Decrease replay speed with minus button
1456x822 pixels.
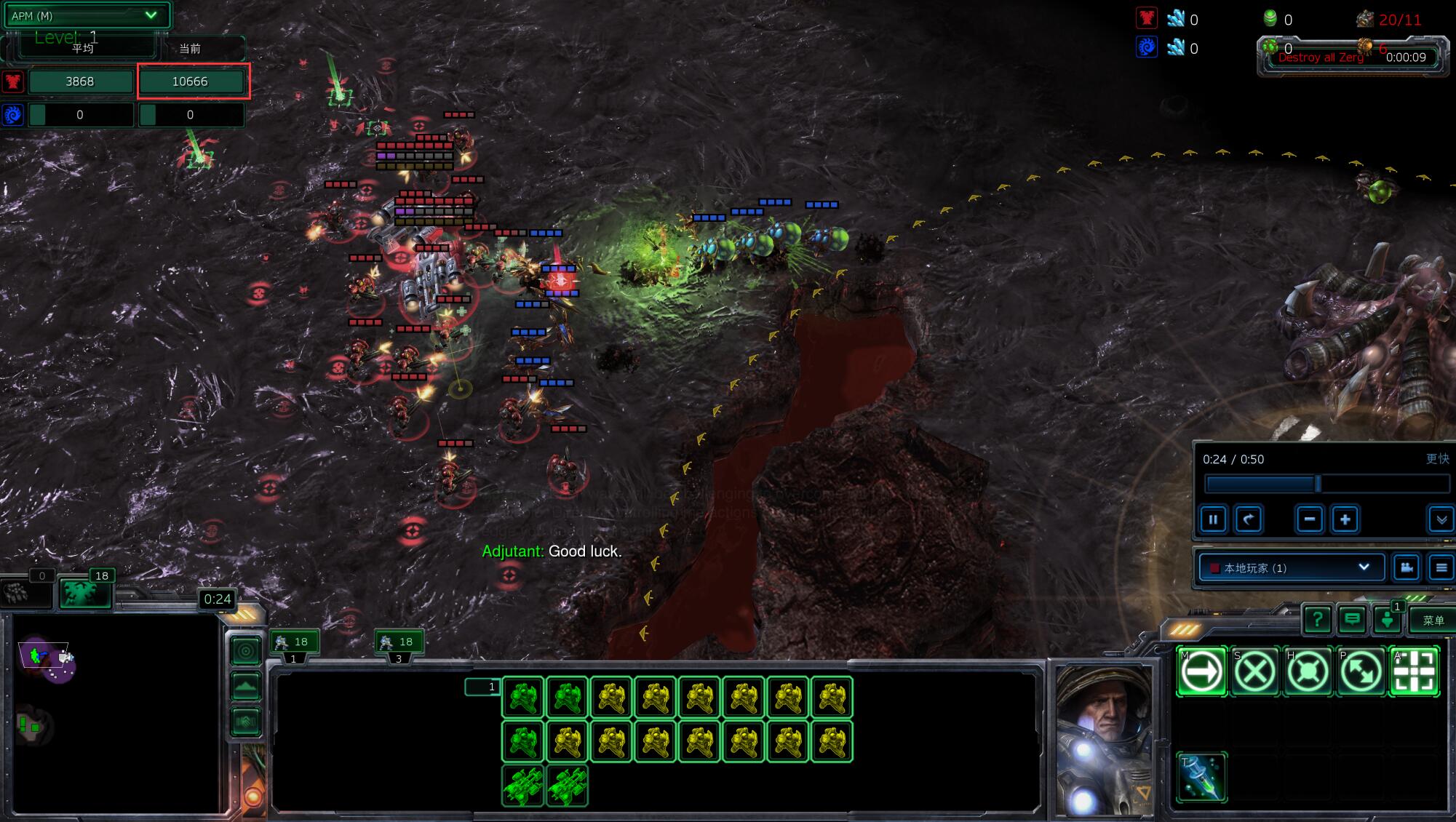coord(1310,519)
